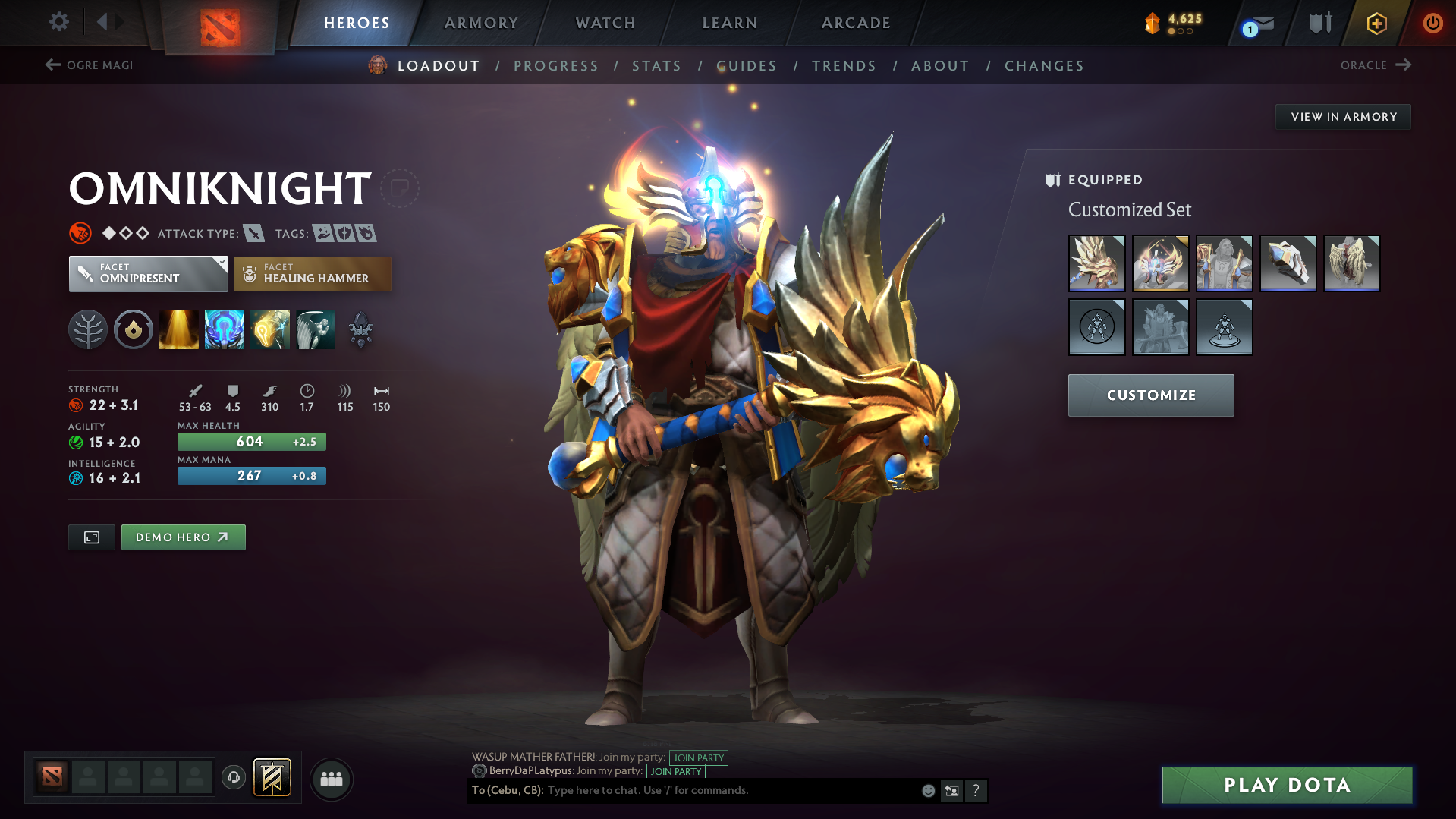Select the talent tree icon
1456x819 pixels.
(87, 329)
